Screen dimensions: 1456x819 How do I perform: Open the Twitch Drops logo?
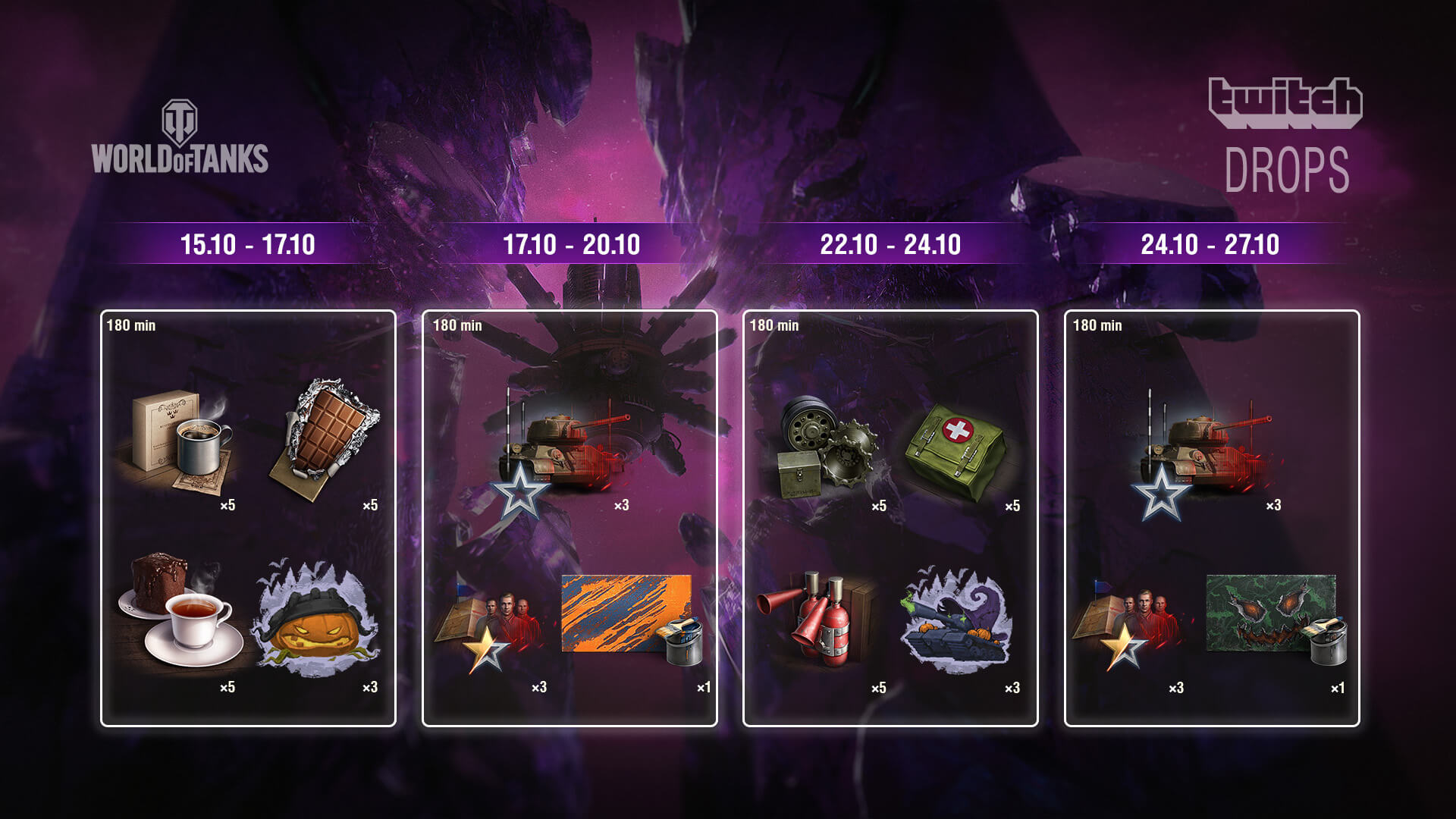click(1286, 136)
